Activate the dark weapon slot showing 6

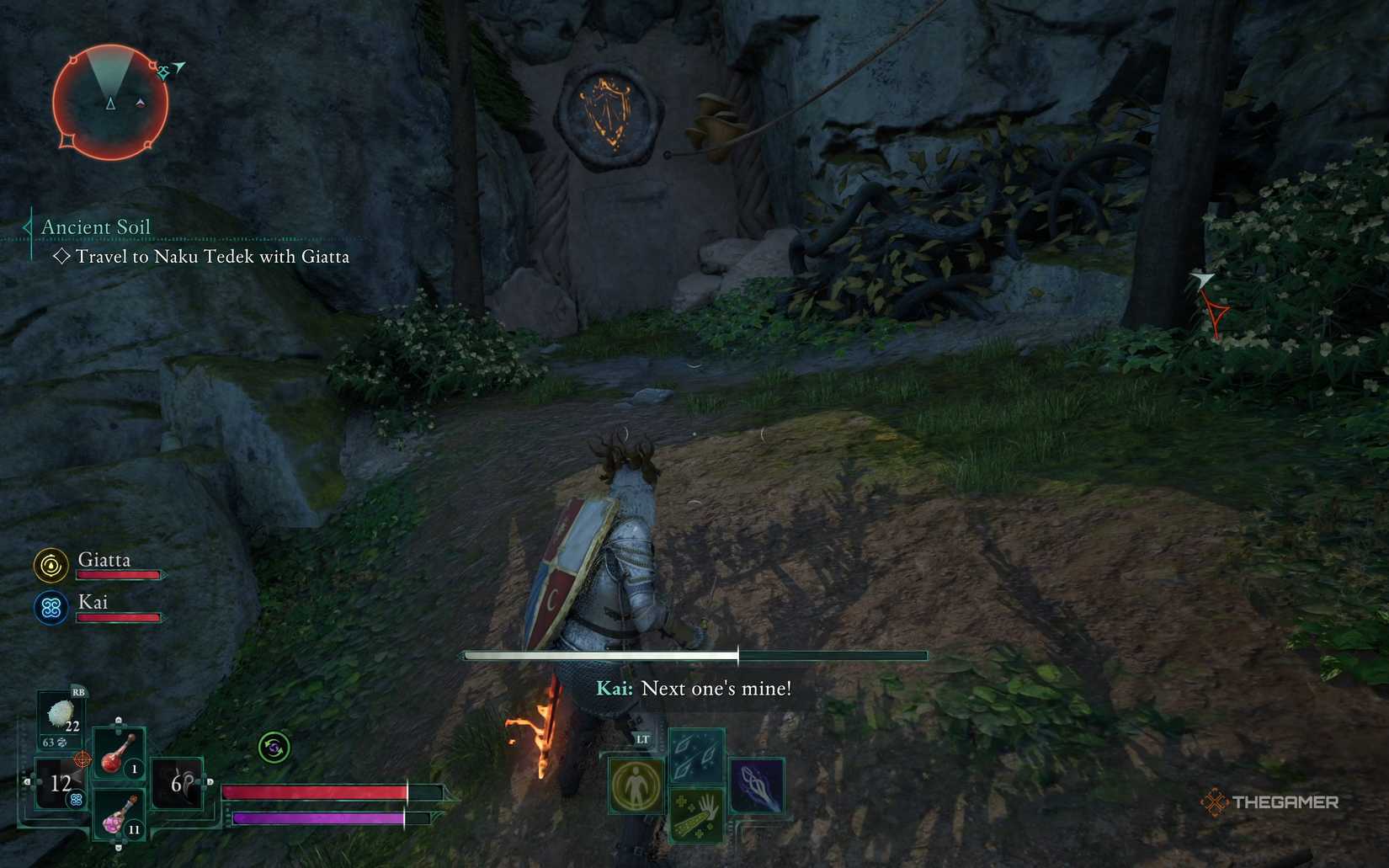[177, 781]
